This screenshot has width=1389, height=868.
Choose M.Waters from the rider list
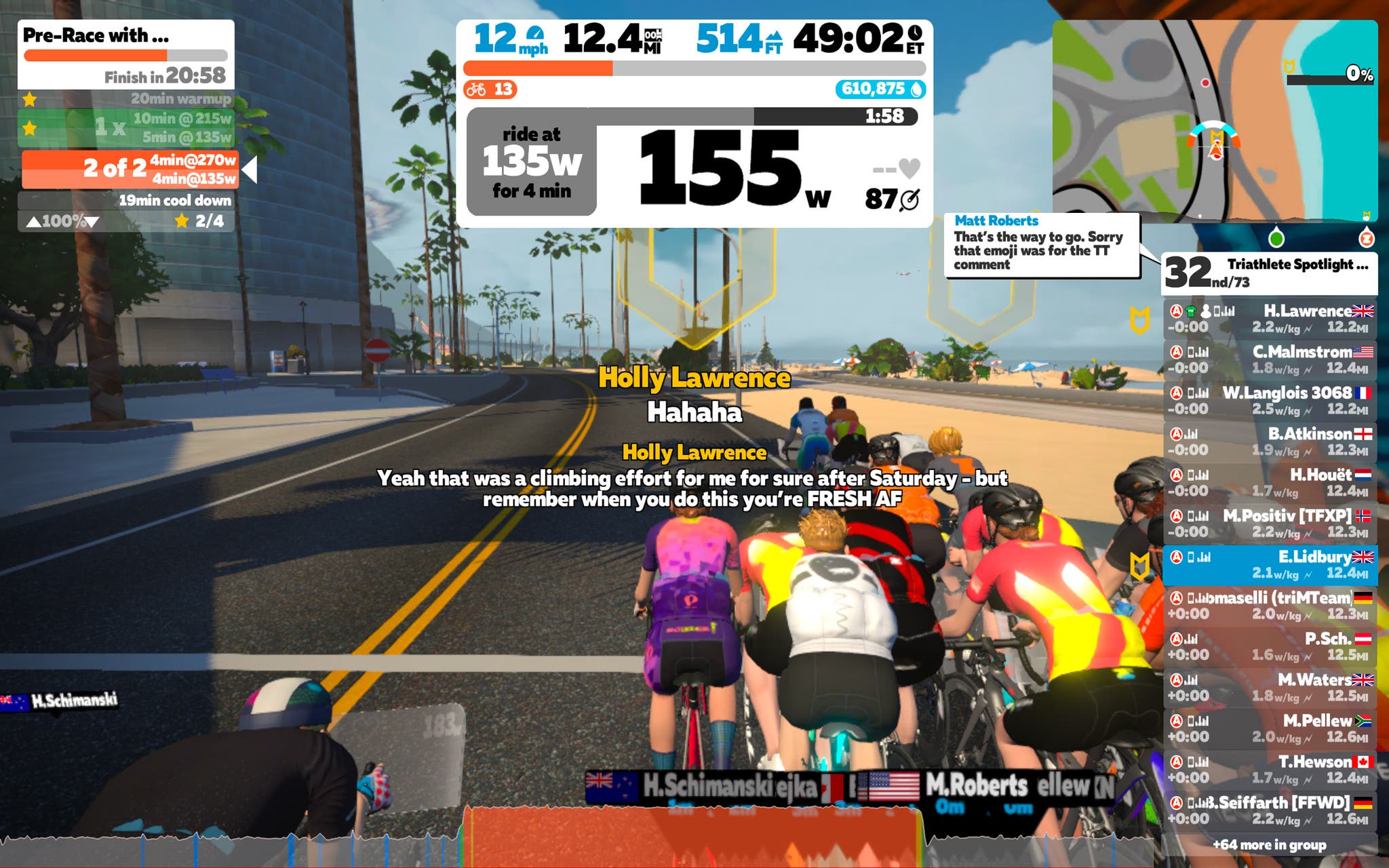[1270, 687]
